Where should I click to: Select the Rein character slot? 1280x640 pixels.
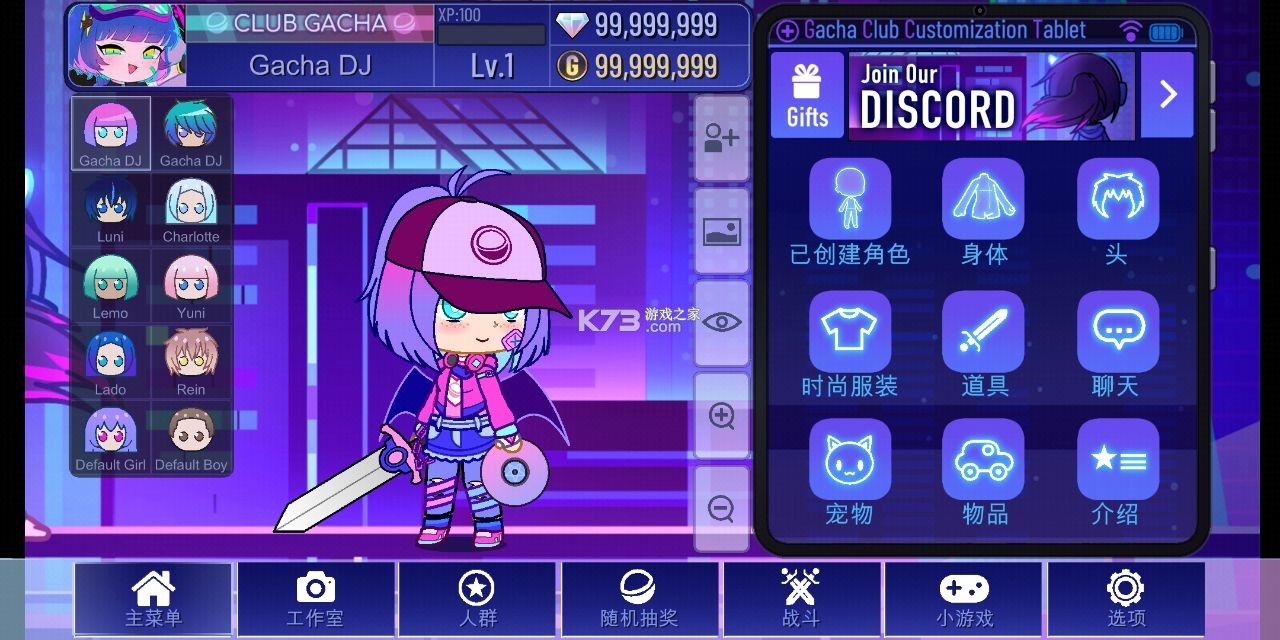tap(191, 362)
